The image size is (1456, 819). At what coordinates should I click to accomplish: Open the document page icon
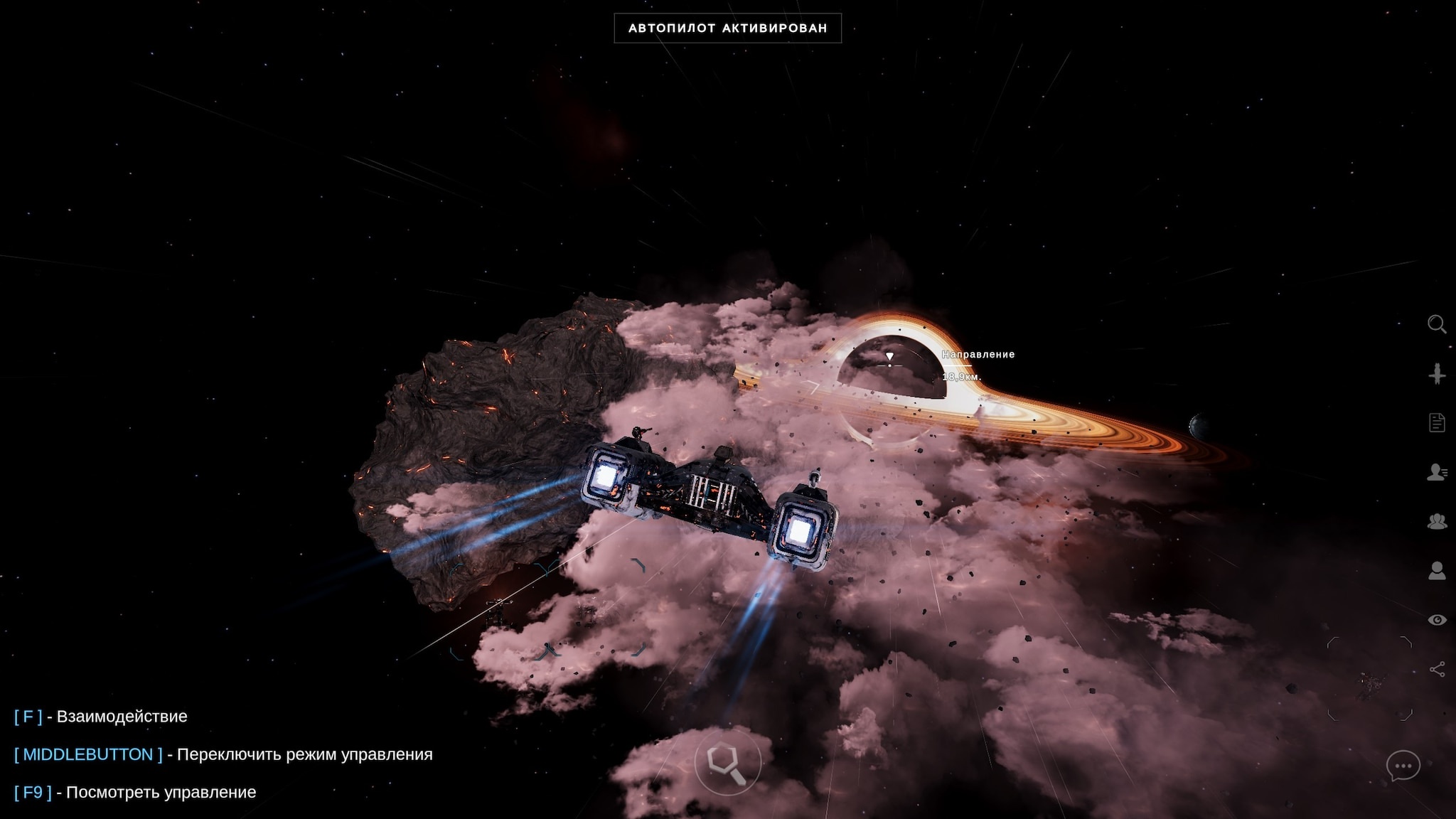pos(1437,422)
